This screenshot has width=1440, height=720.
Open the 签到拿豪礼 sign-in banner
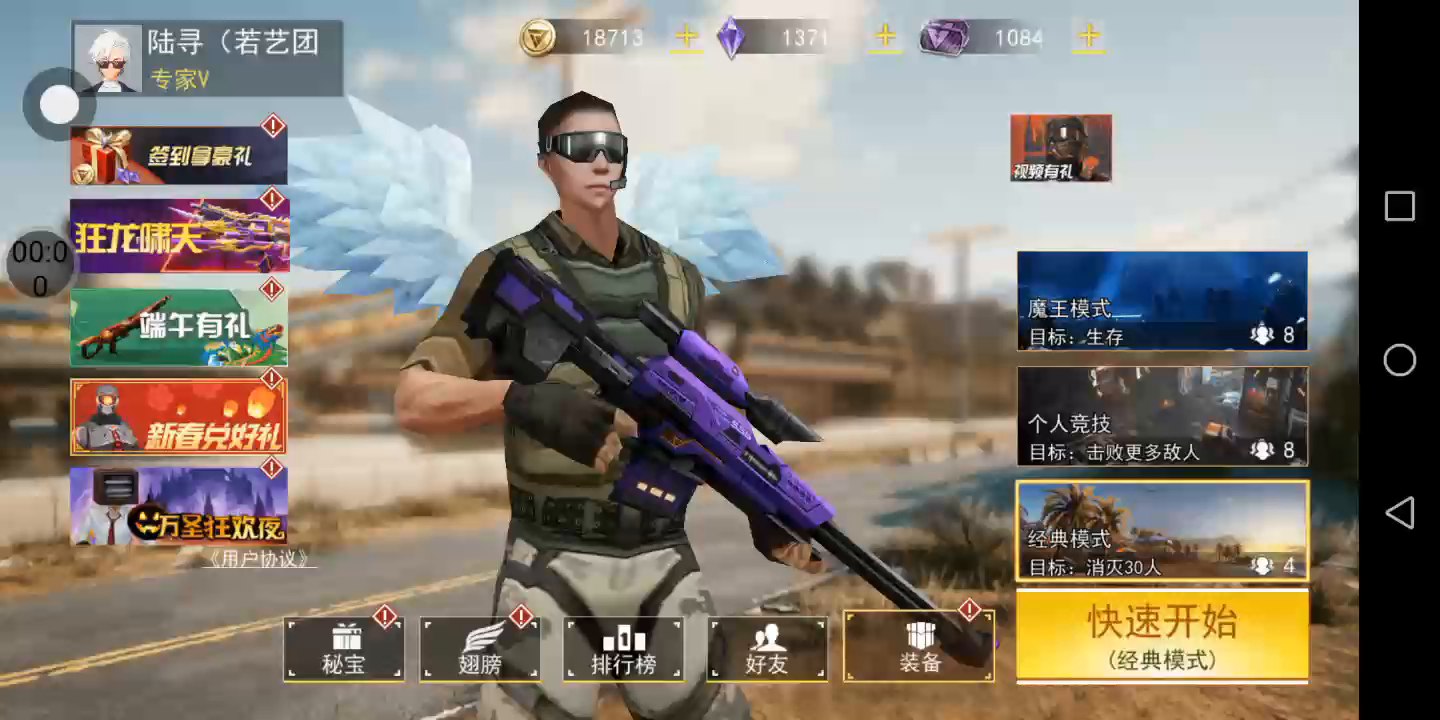click(179, 156)
